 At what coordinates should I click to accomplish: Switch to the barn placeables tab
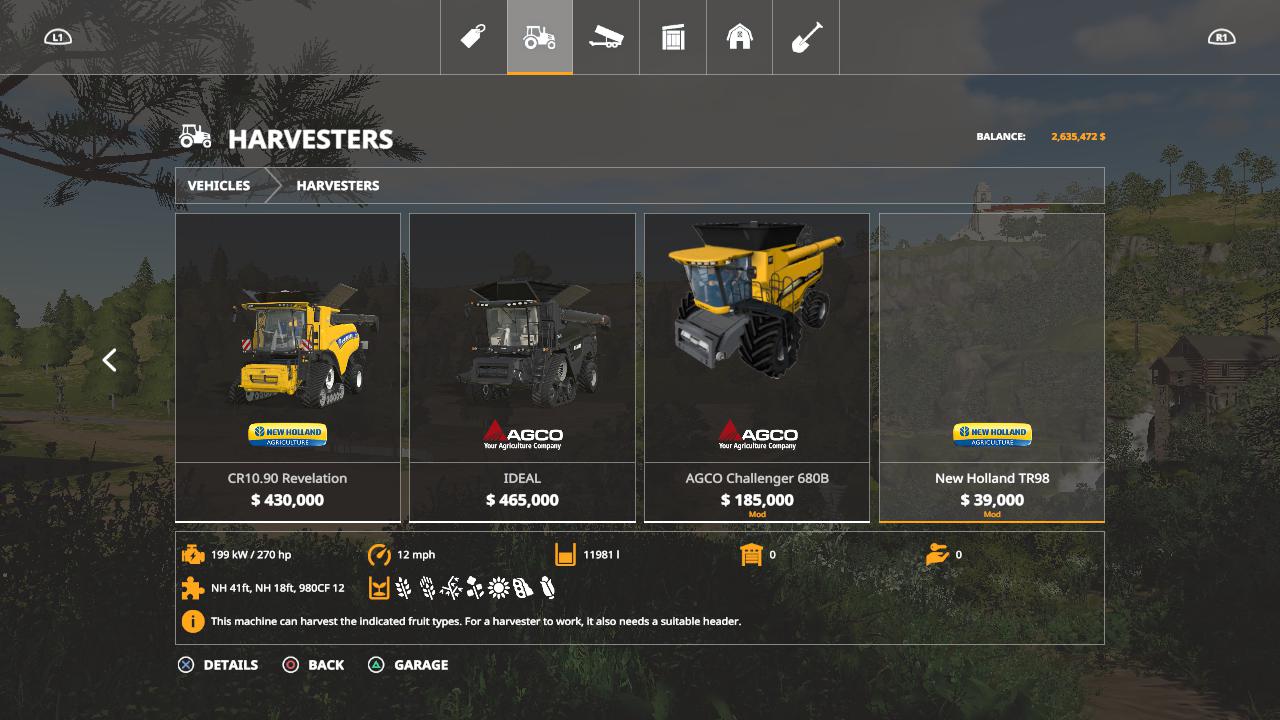point(739,37)
